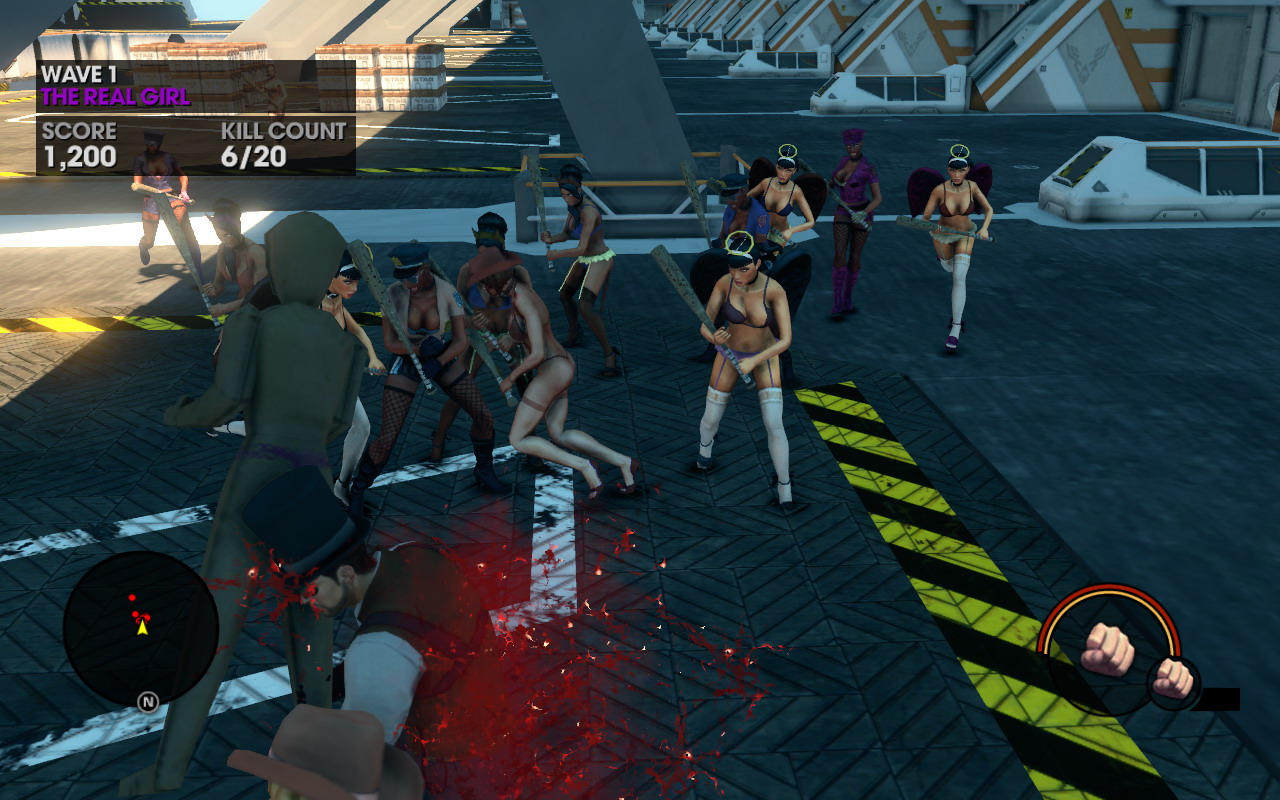The height and width of the screenshot is (800, 1280).
Task: Click the small secondary fist icon
Action: (x=1172, y=679)
